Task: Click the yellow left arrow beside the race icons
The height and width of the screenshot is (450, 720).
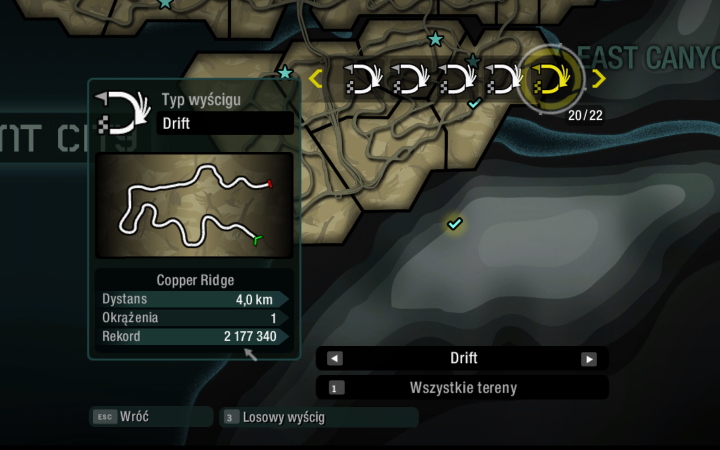Action: click(316, 78)
